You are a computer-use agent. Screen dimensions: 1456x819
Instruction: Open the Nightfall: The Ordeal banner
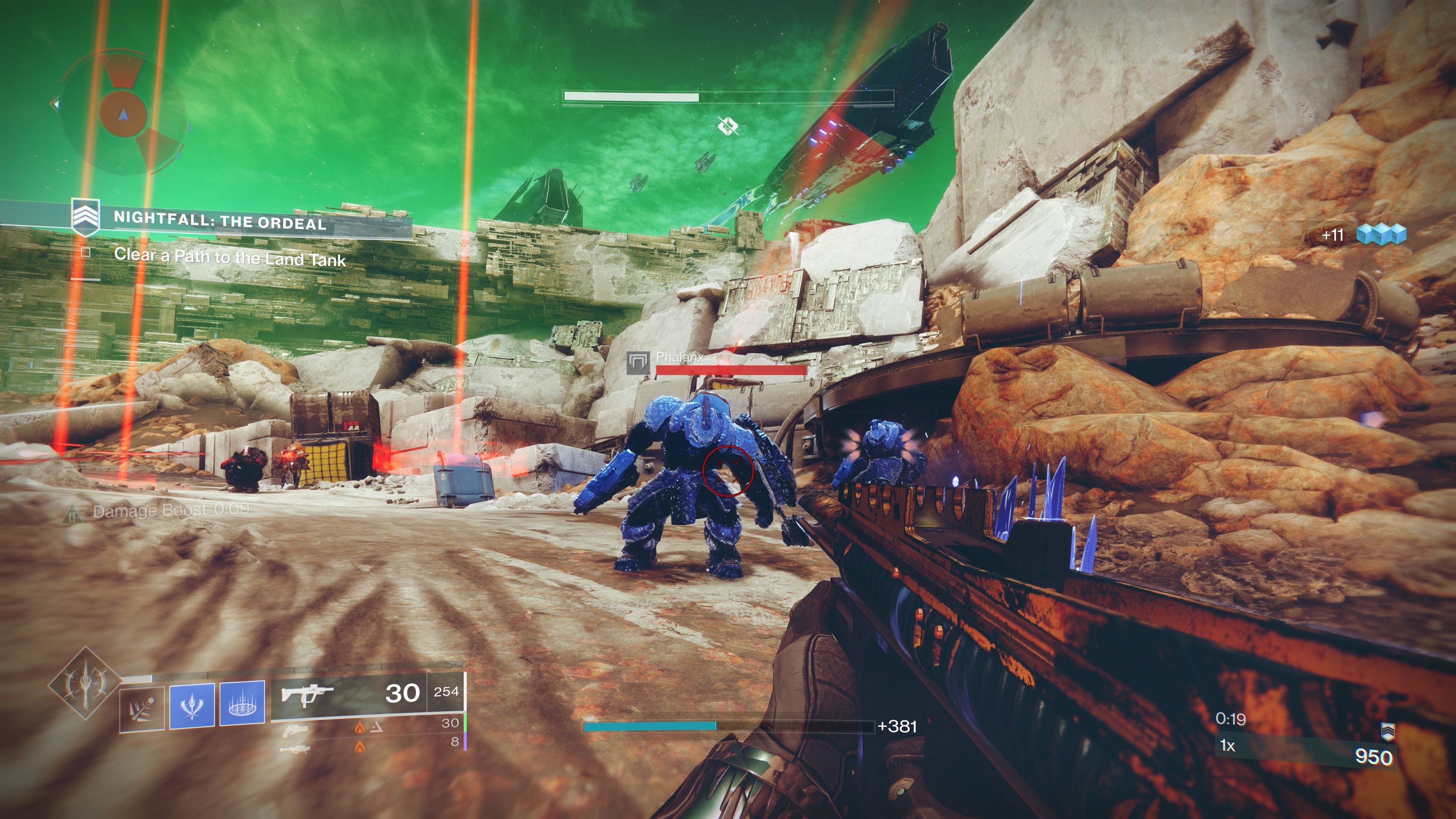click(x=220, y=221)
